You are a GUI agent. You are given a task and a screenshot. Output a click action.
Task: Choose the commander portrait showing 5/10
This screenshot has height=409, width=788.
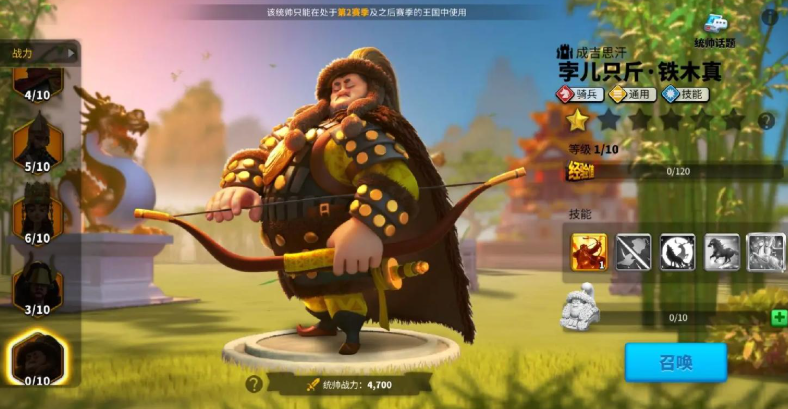tap(37, 145)
